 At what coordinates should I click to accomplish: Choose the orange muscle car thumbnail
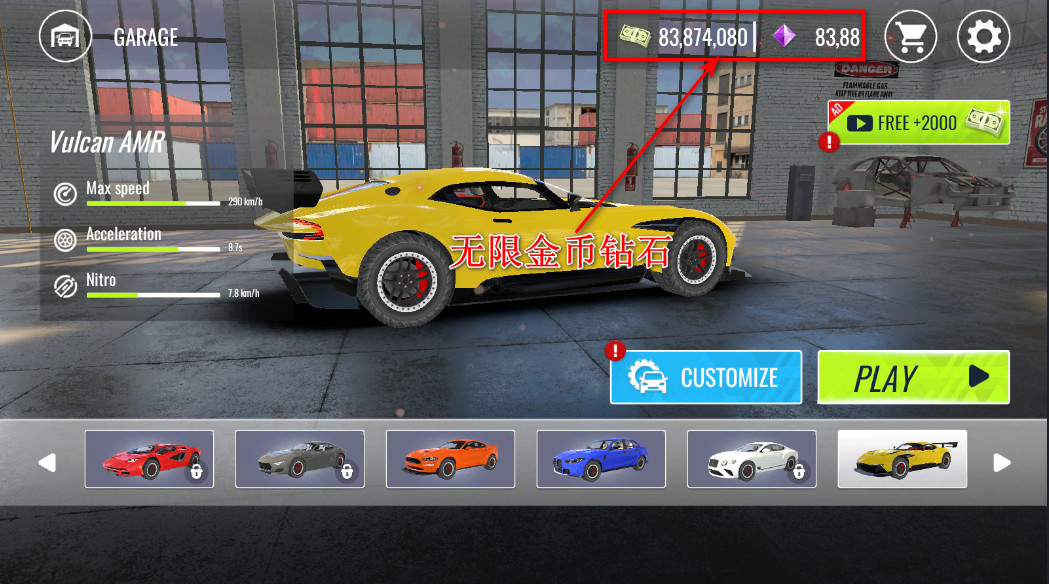pos(450,459)
